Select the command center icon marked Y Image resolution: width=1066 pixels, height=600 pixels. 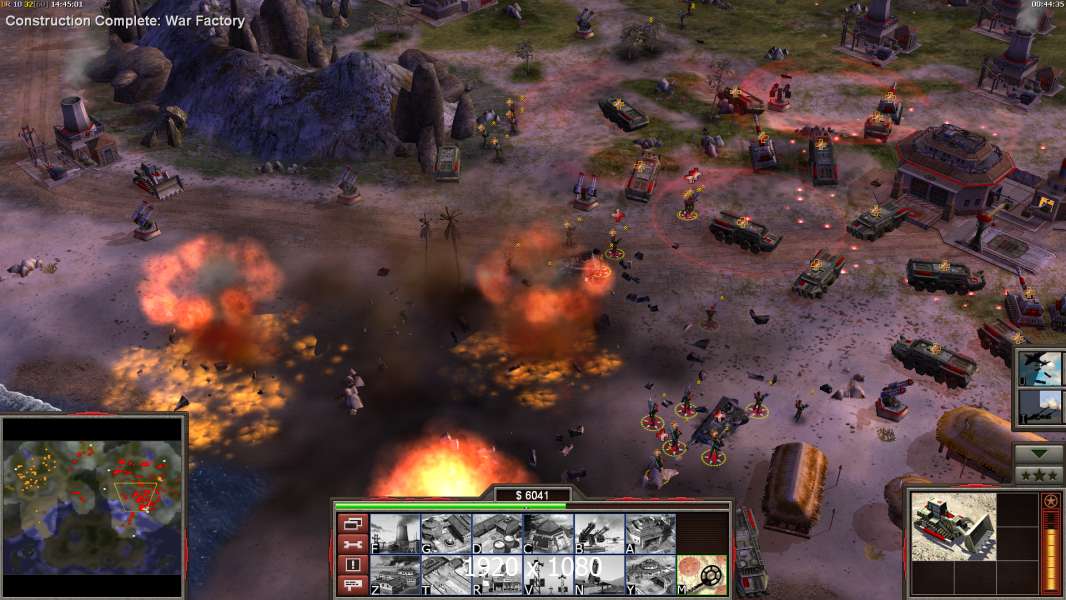click(x=650, y=575)
